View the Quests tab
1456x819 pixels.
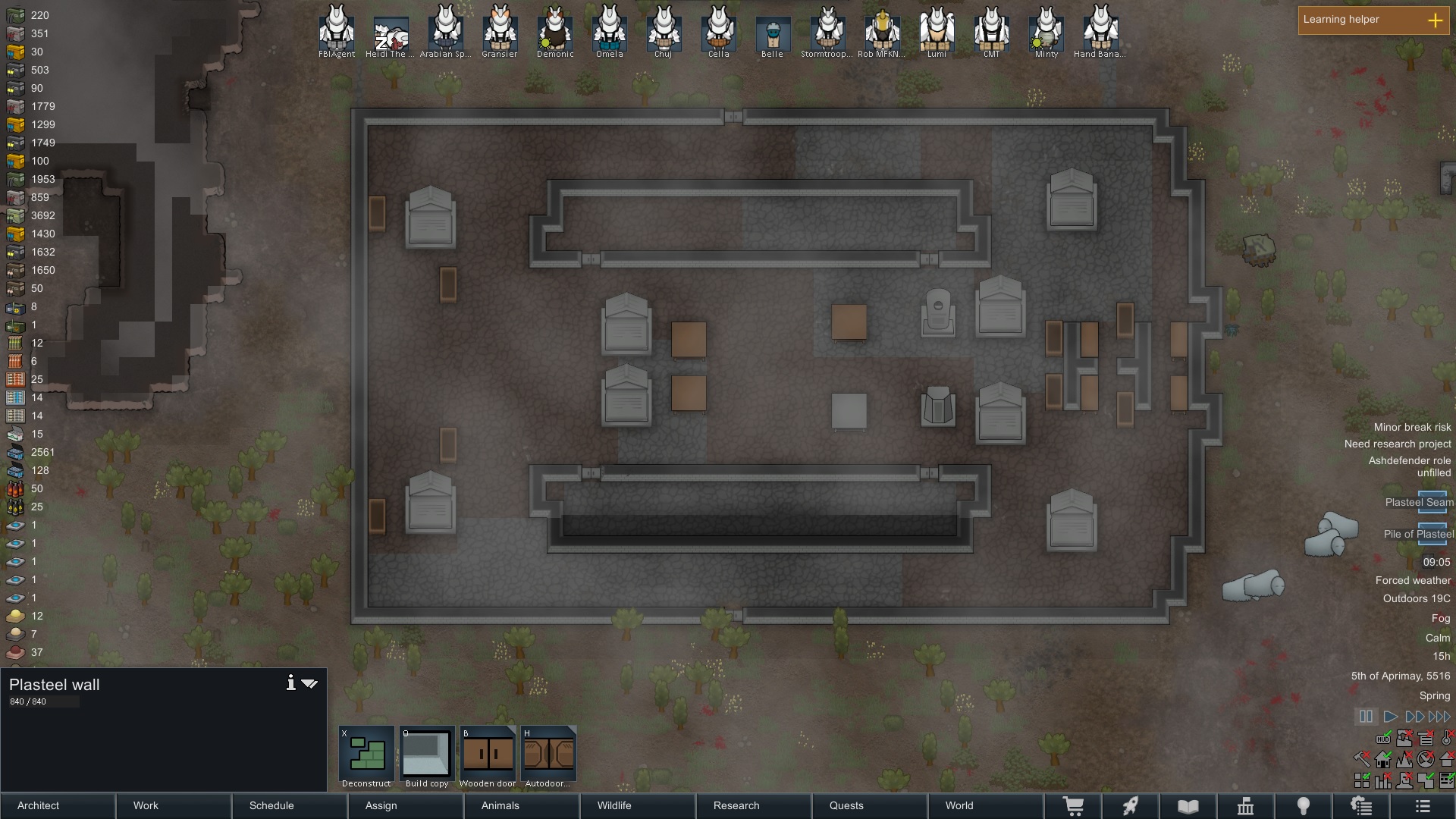tap(846, 805)
